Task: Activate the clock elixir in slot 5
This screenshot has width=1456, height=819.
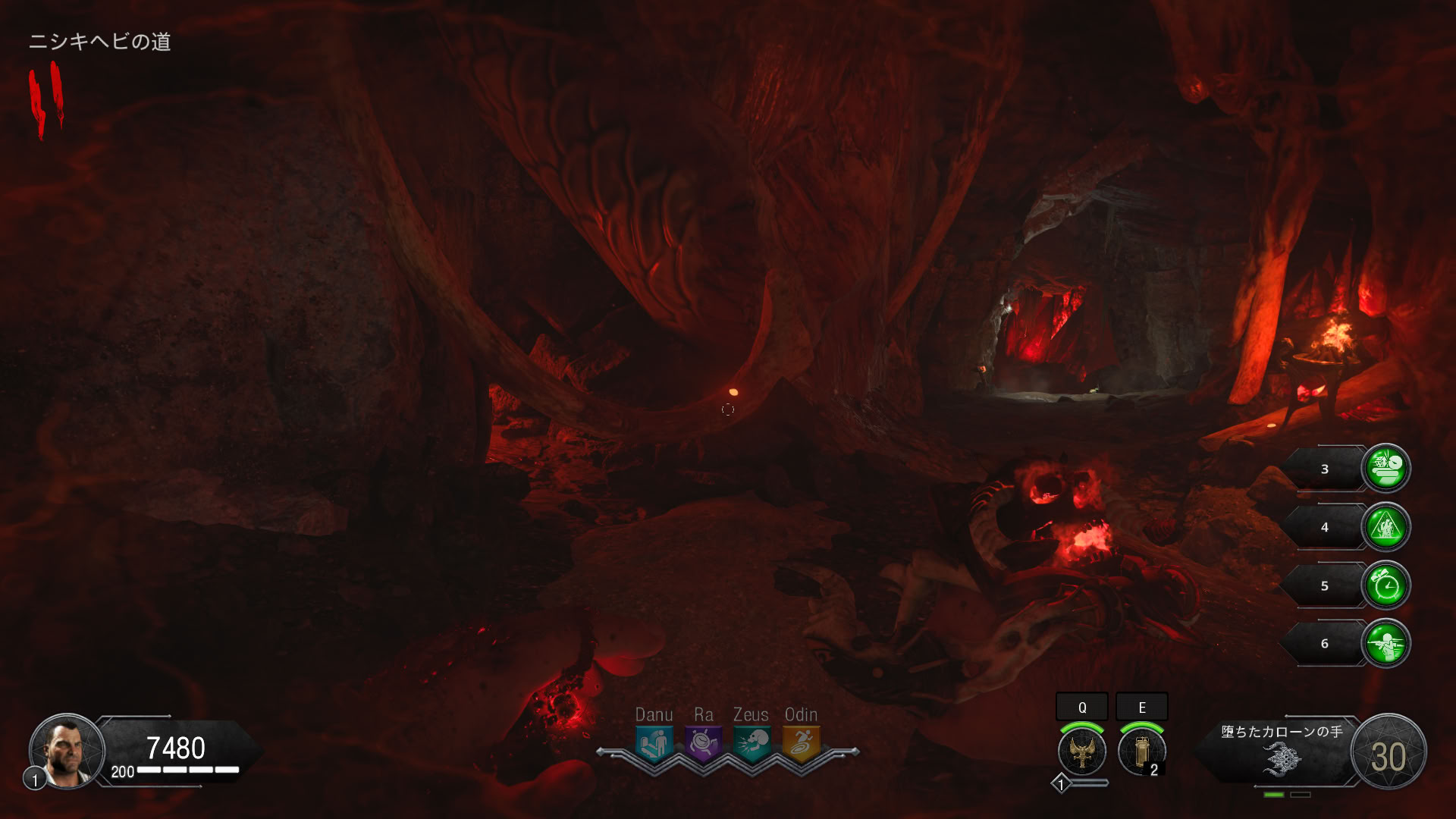Action: click(x=1386, y=585)
